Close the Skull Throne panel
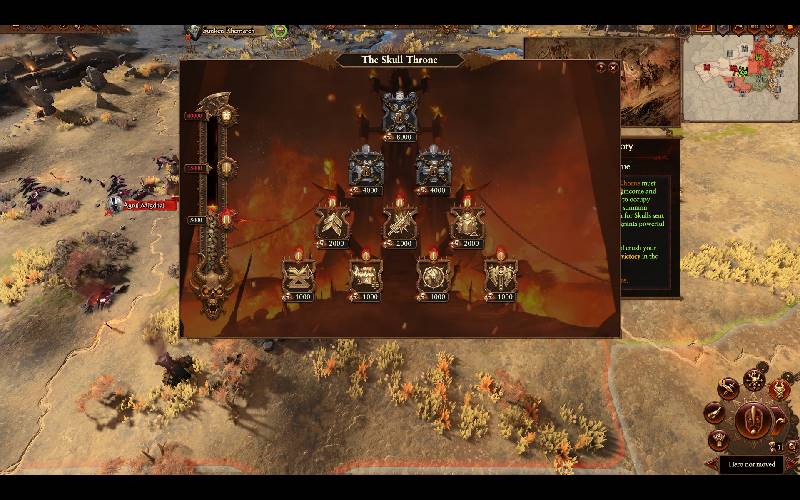The height and width of the screenshot is (500, 800). pos(612,67)
